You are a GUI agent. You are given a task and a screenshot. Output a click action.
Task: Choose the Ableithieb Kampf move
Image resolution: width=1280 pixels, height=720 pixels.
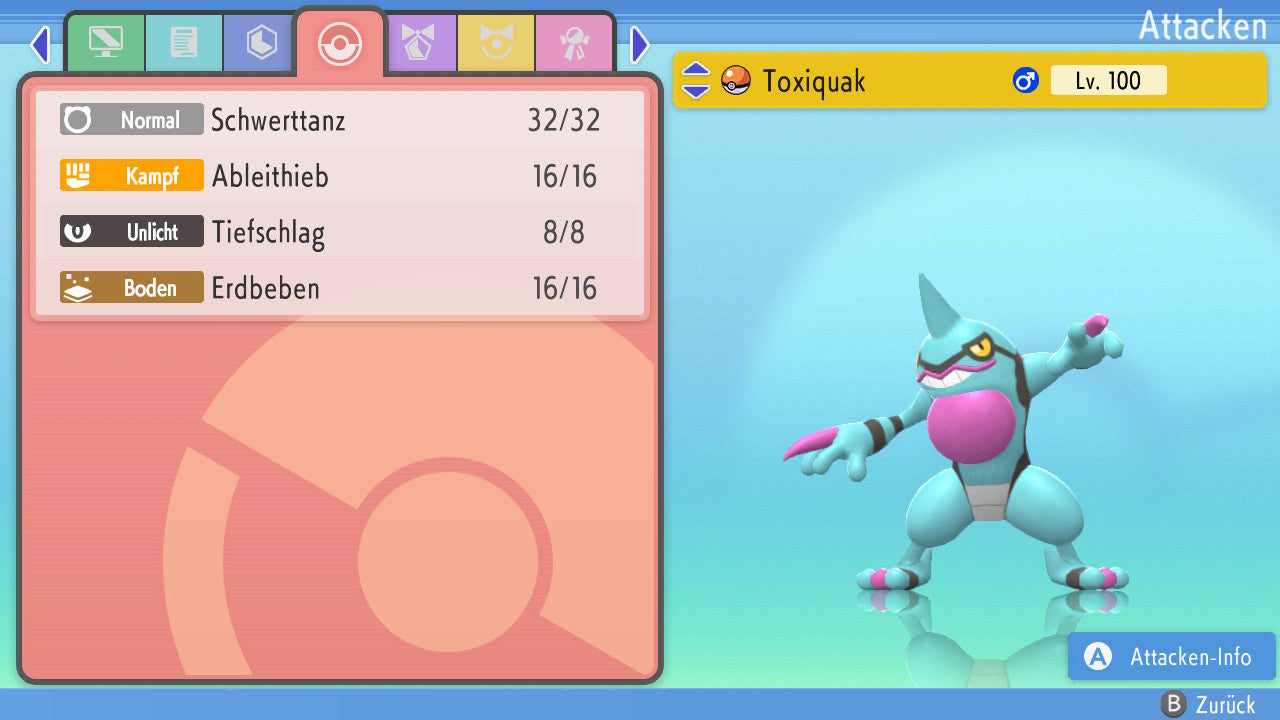(340, 176)
